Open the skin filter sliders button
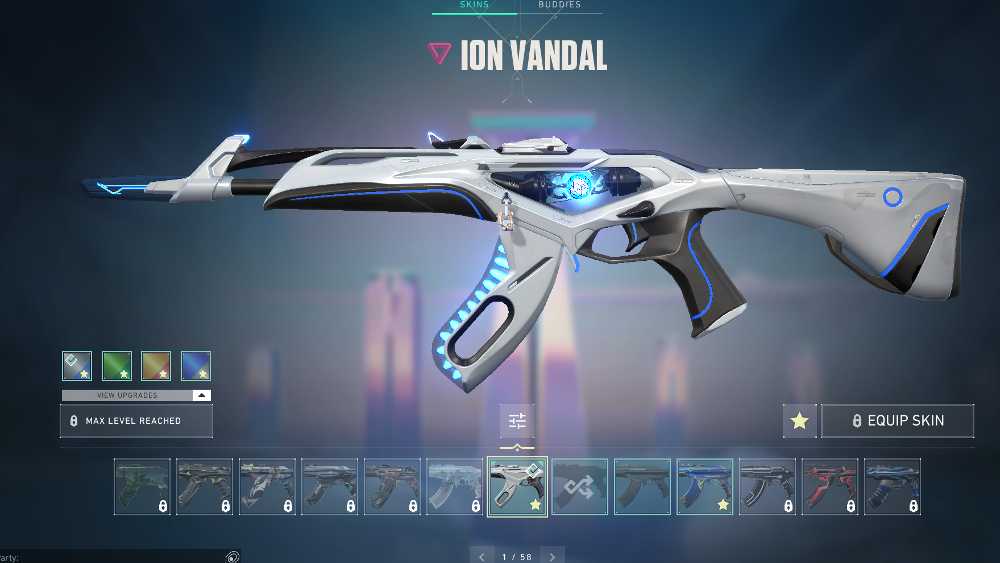This screenshot has width=1000, height=563. pyautogui.click(x=517, y=421)
